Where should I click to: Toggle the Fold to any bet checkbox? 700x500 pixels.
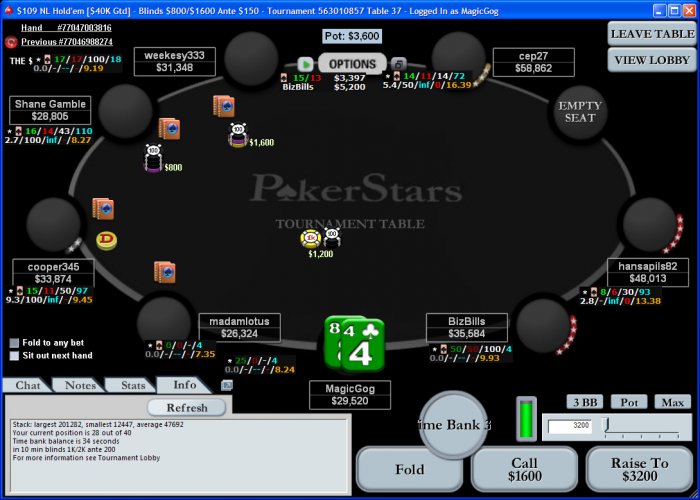14,343
